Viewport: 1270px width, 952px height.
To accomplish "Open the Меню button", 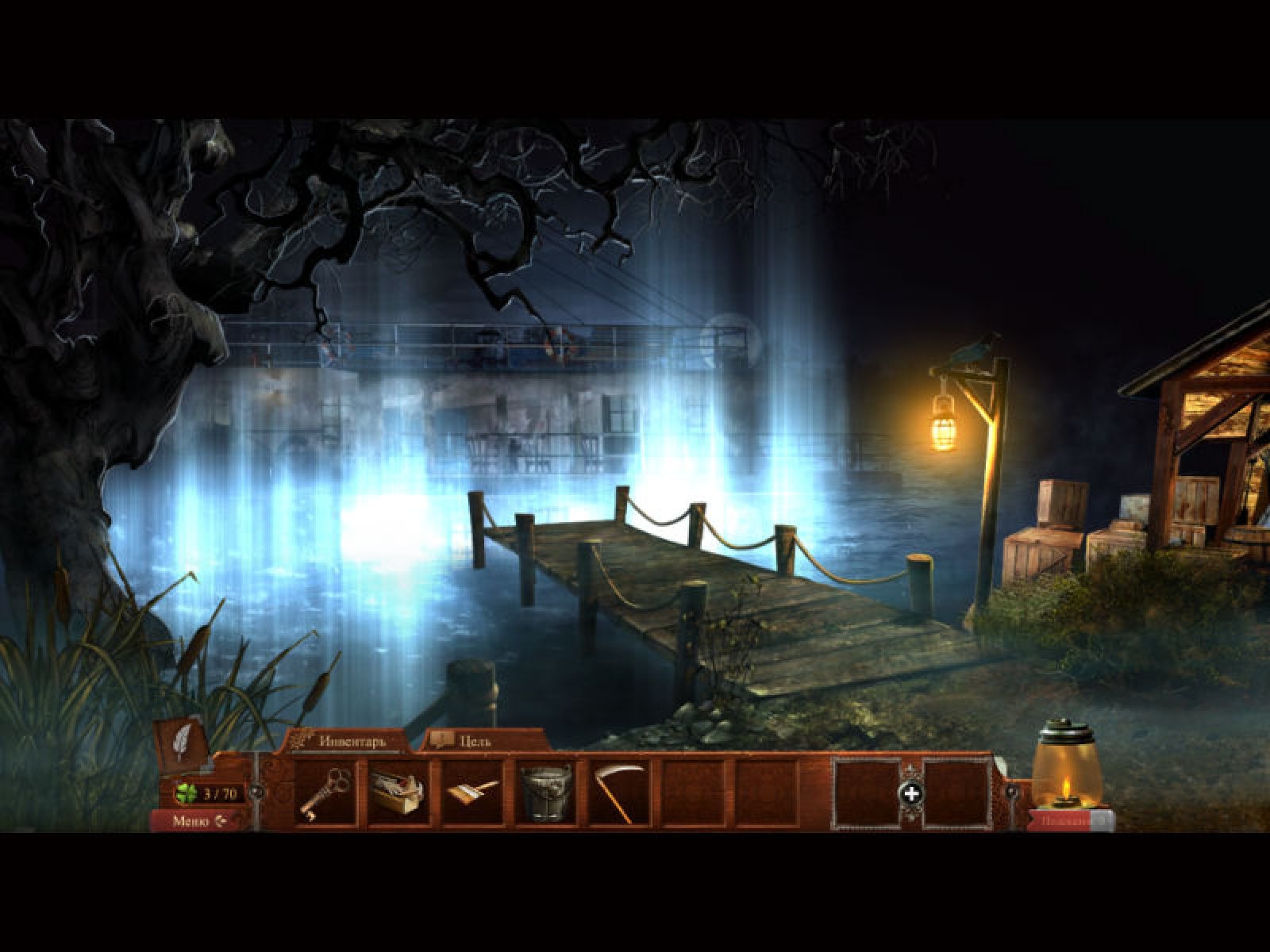I will [198, 821].
